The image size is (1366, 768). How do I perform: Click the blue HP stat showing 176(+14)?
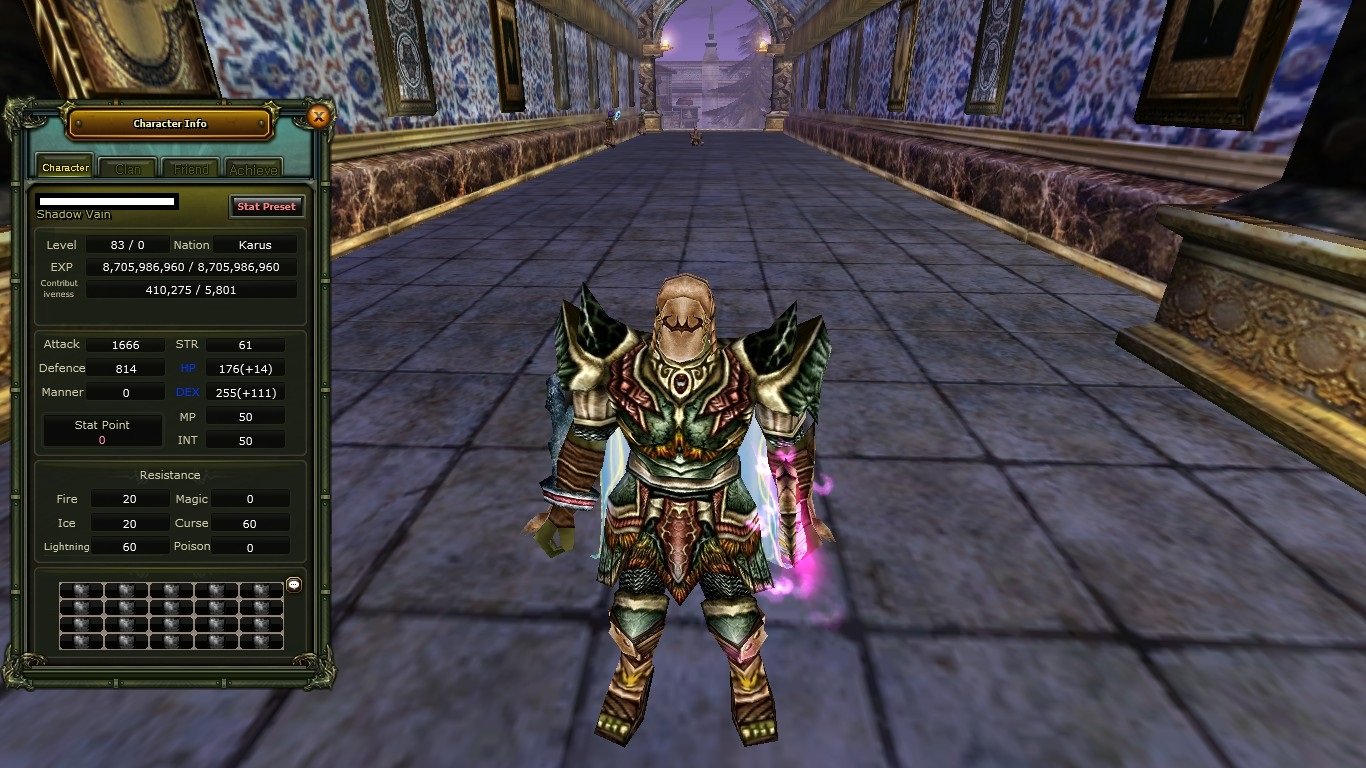[x=246, y=368]
